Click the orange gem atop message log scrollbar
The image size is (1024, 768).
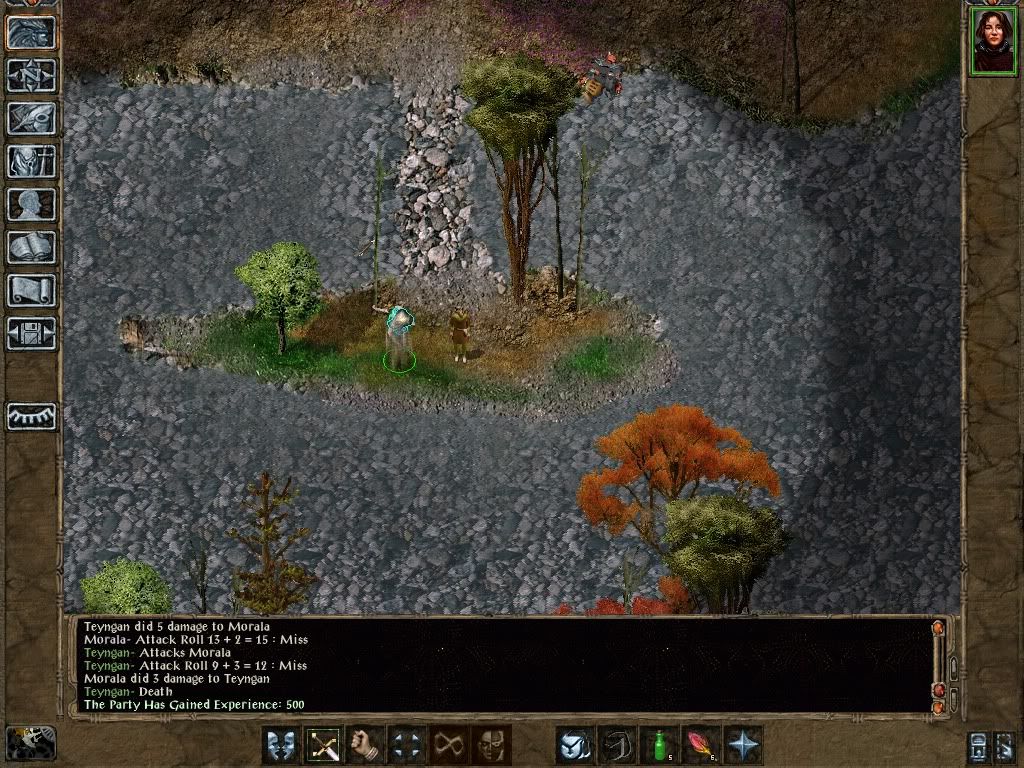point(938,629)
